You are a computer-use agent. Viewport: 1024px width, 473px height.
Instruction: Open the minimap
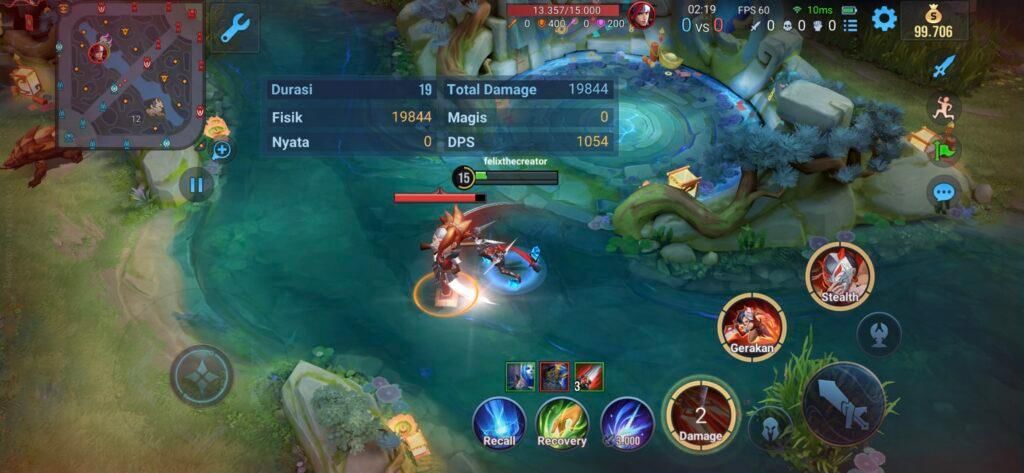pos(130,75)
